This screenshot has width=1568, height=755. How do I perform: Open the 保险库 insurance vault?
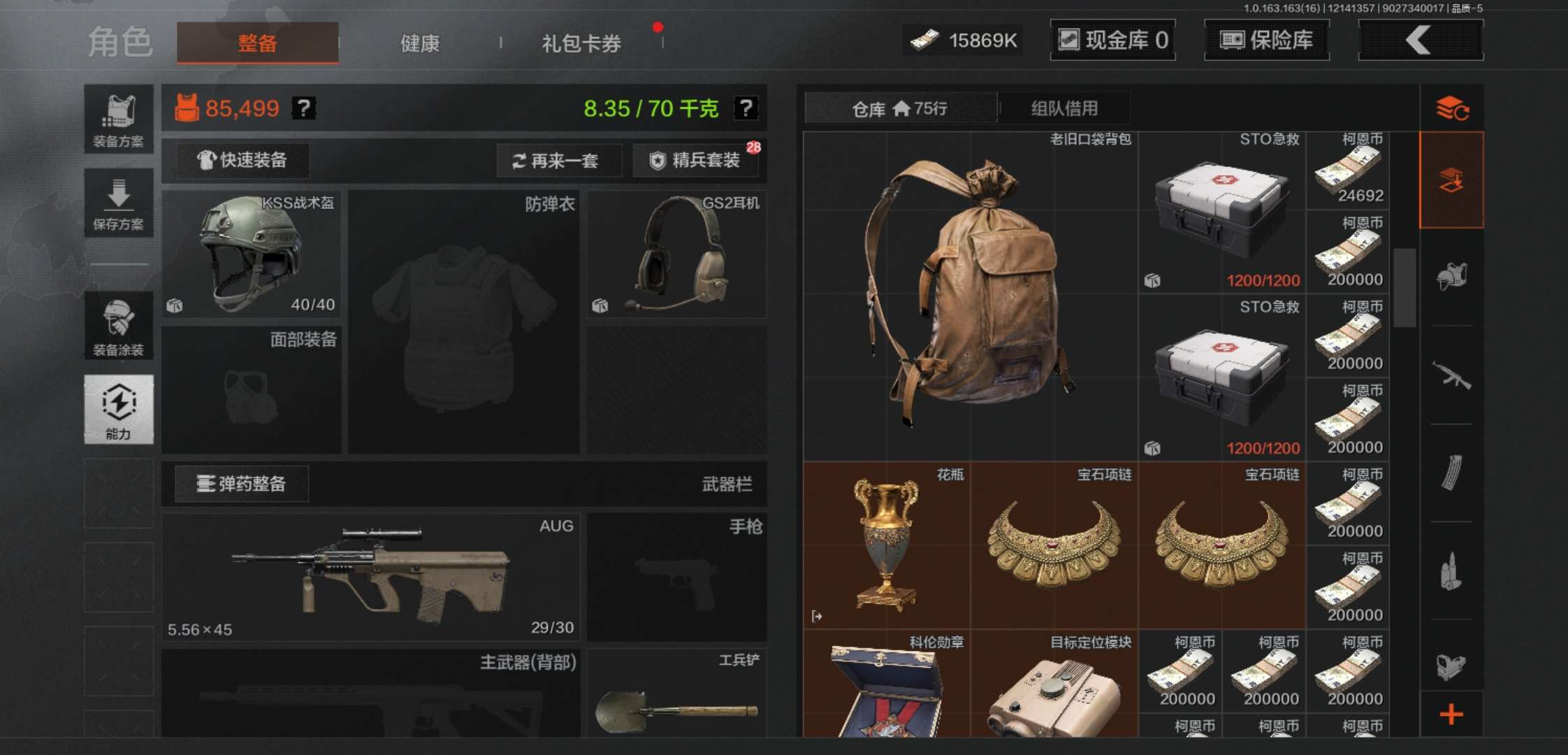[x=1266, y=40]
